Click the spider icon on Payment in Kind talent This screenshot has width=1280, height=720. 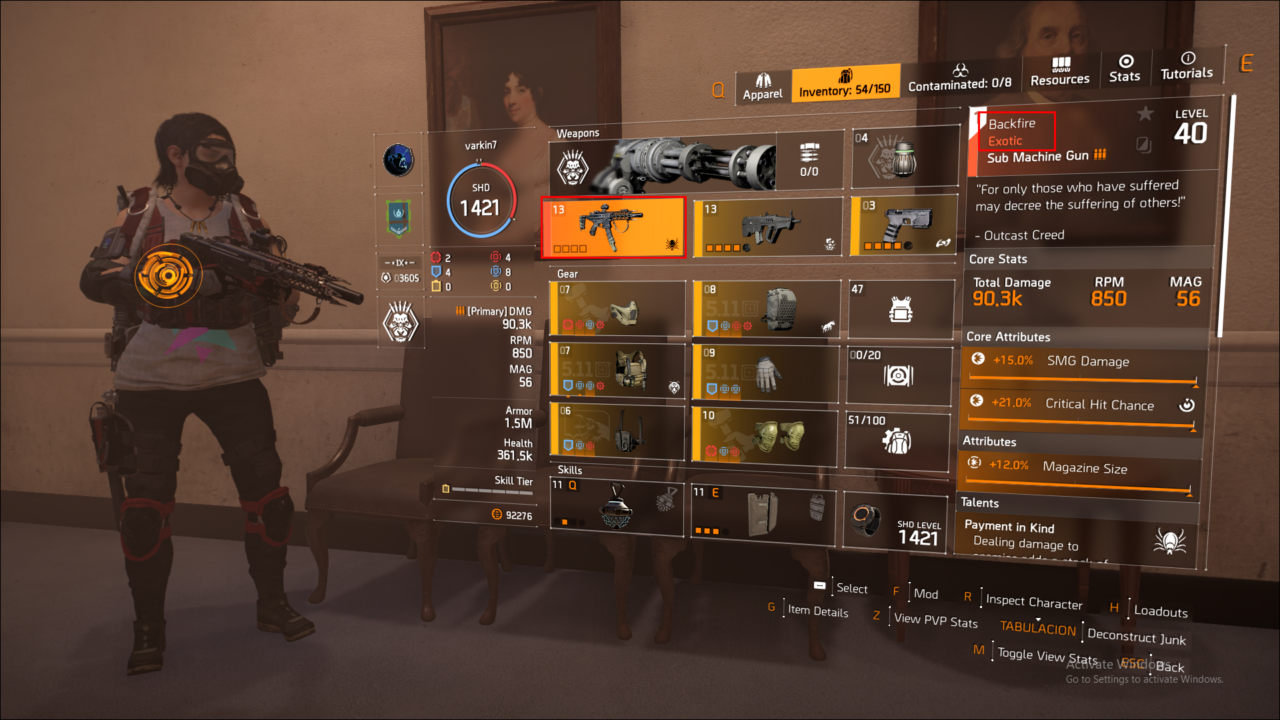tap(1171, 541)
